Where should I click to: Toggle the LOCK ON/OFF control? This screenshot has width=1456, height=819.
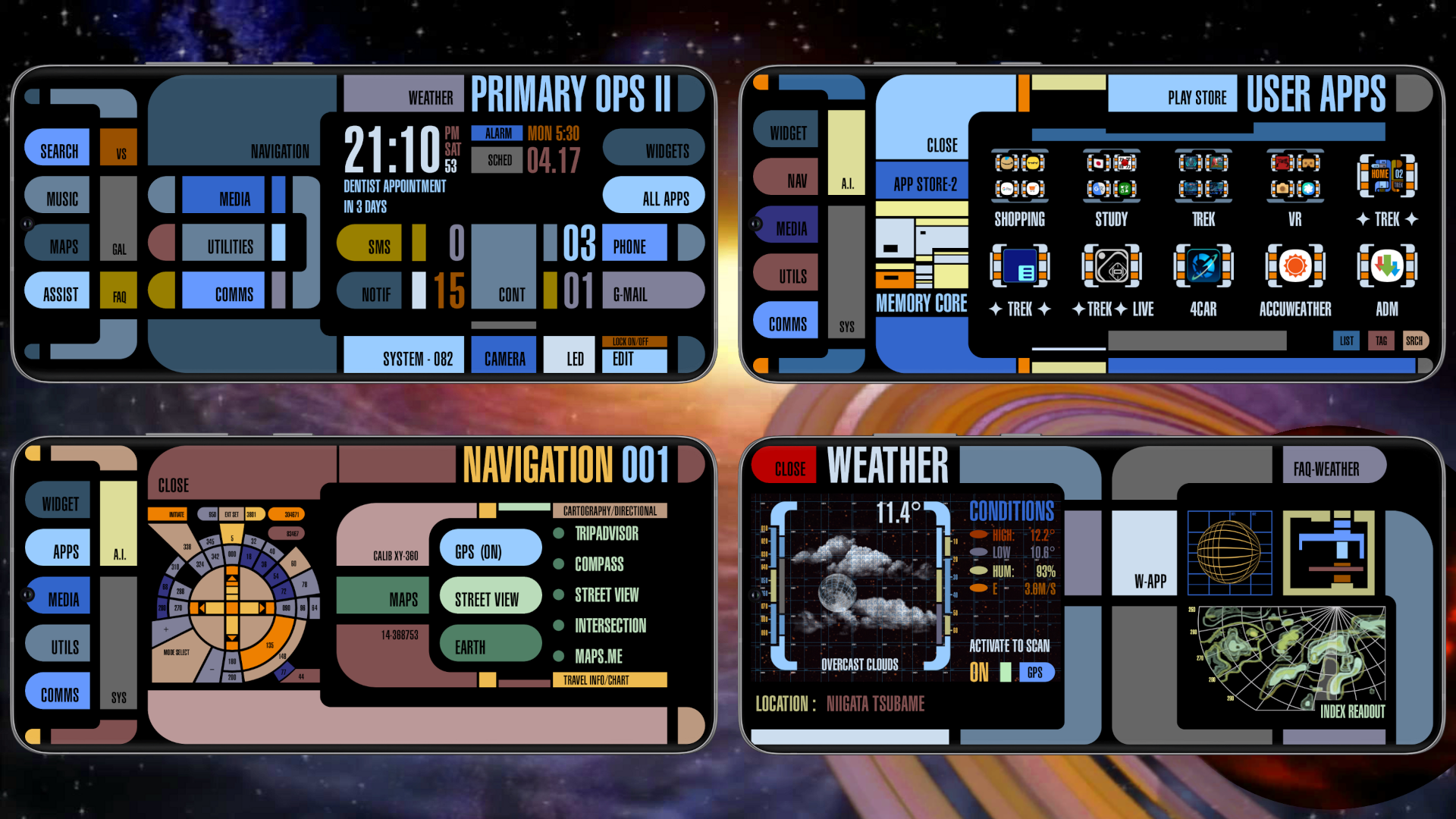(634, 341)
